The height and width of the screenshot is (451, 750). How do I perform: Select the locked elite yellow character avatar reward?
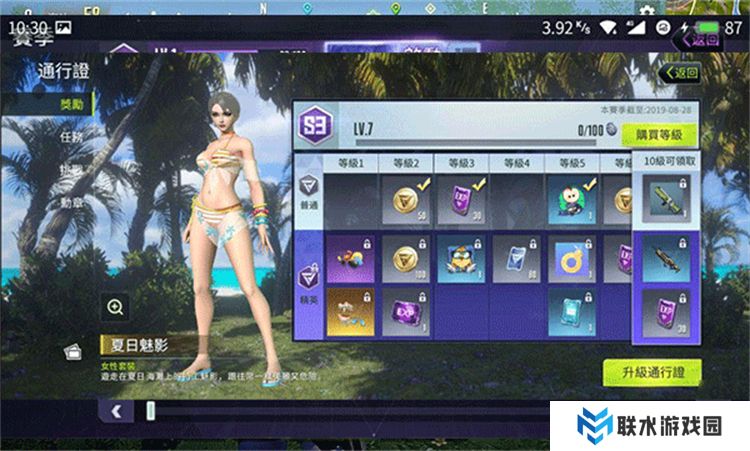pyautogui.click(x=461, y=258)
